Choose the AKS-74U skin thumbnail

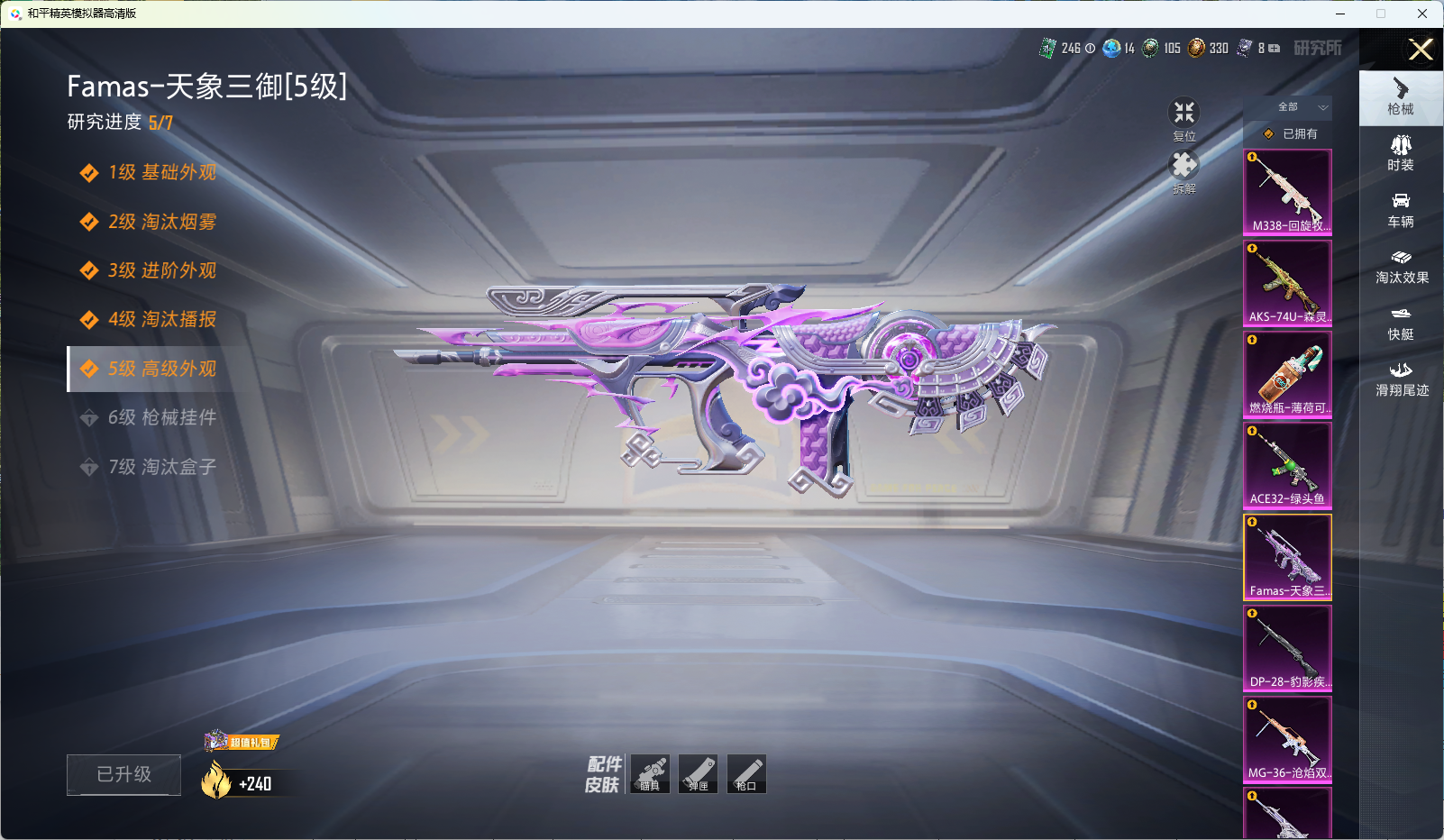click(1287, 283)
